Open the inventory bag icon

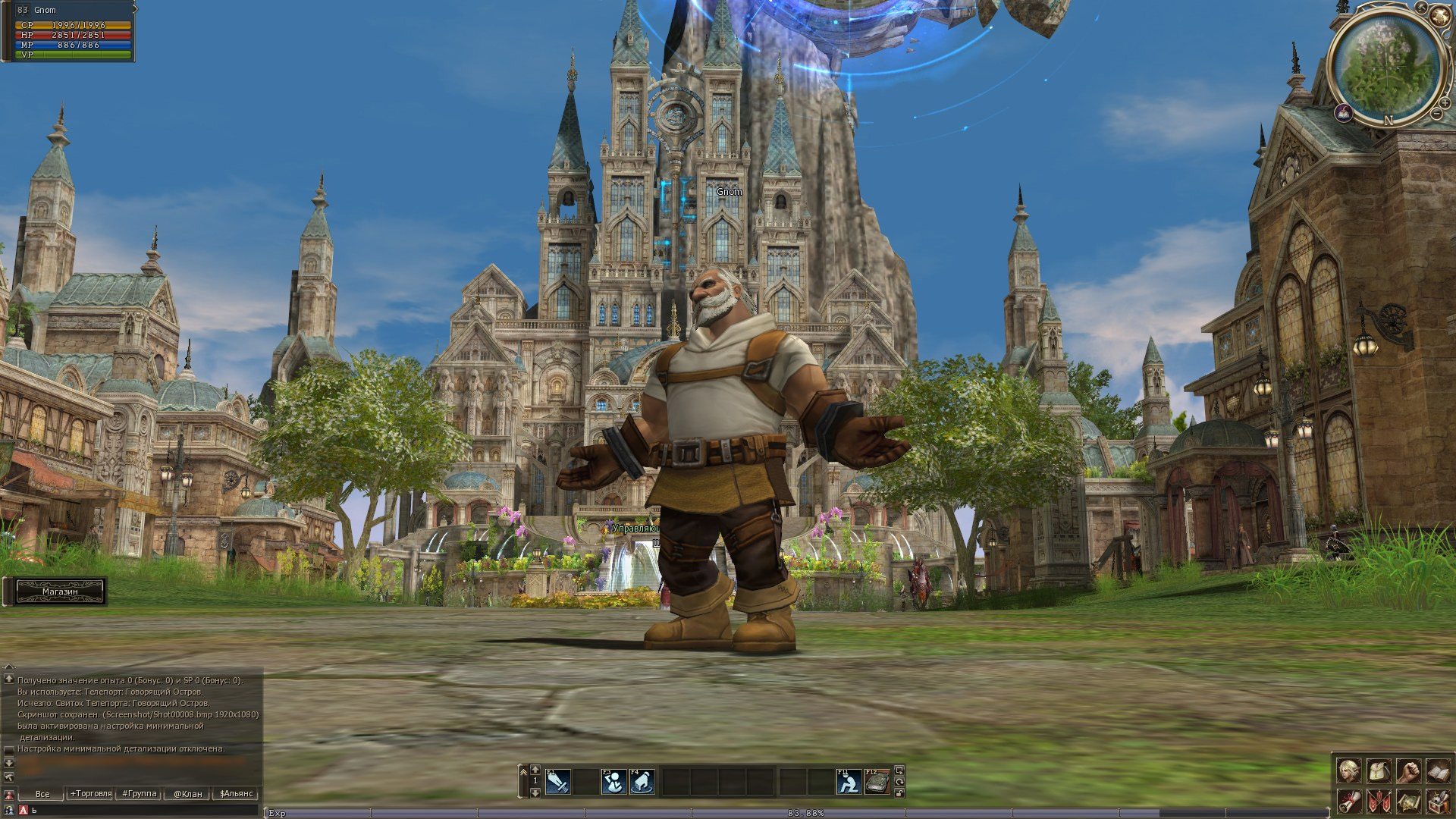(1379, 771)
